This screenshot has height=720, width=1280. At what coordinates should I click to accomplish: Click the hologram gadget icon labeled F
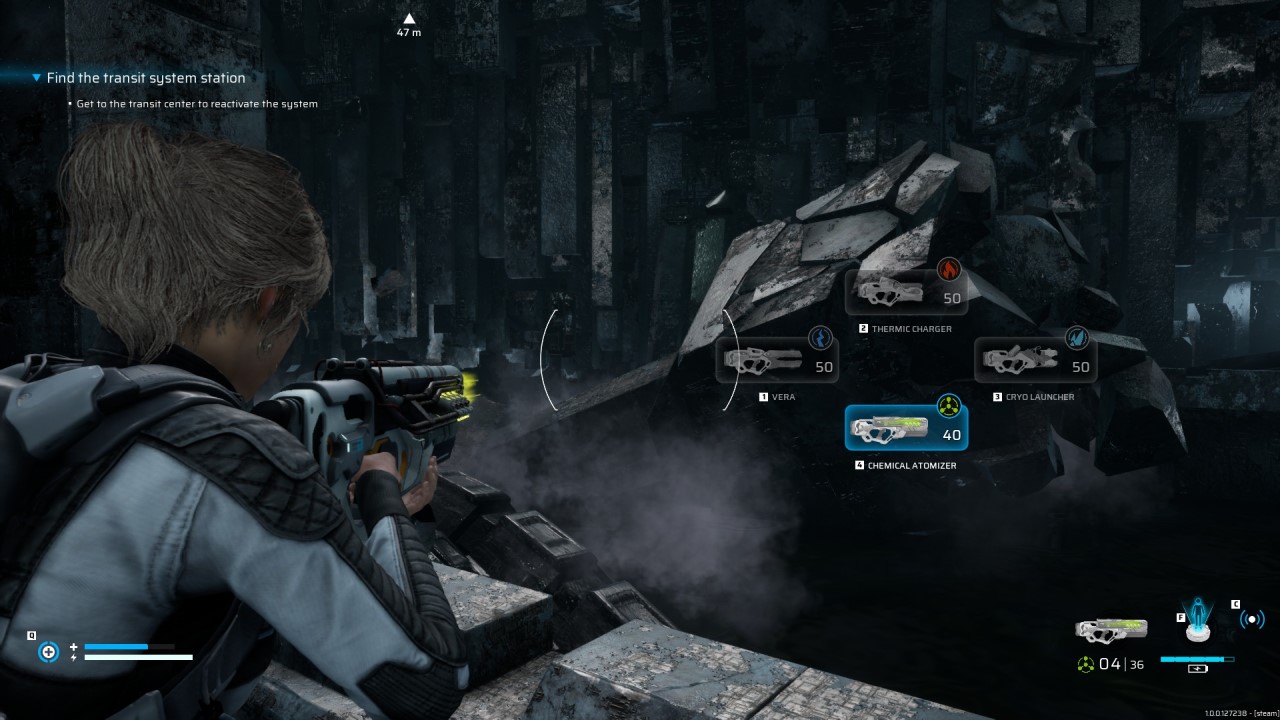[x=1196, y=620]
